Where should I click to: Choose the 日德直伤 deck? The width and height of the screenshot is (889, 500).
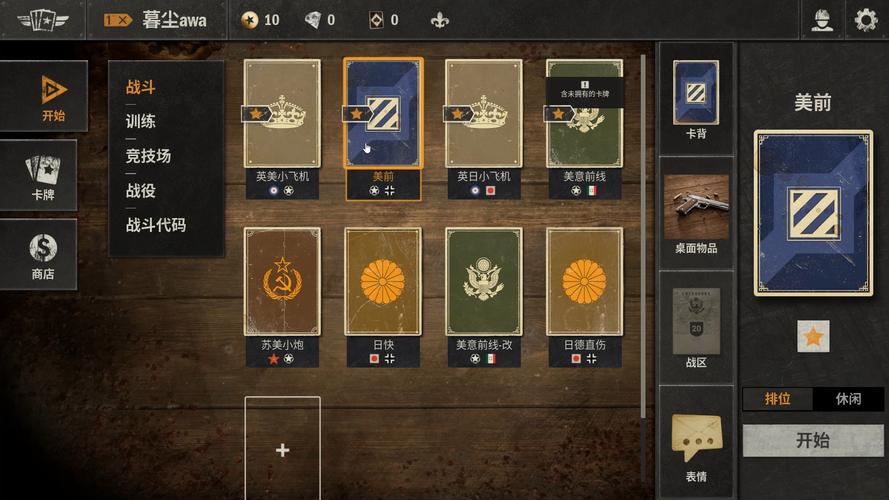(584, 283)
